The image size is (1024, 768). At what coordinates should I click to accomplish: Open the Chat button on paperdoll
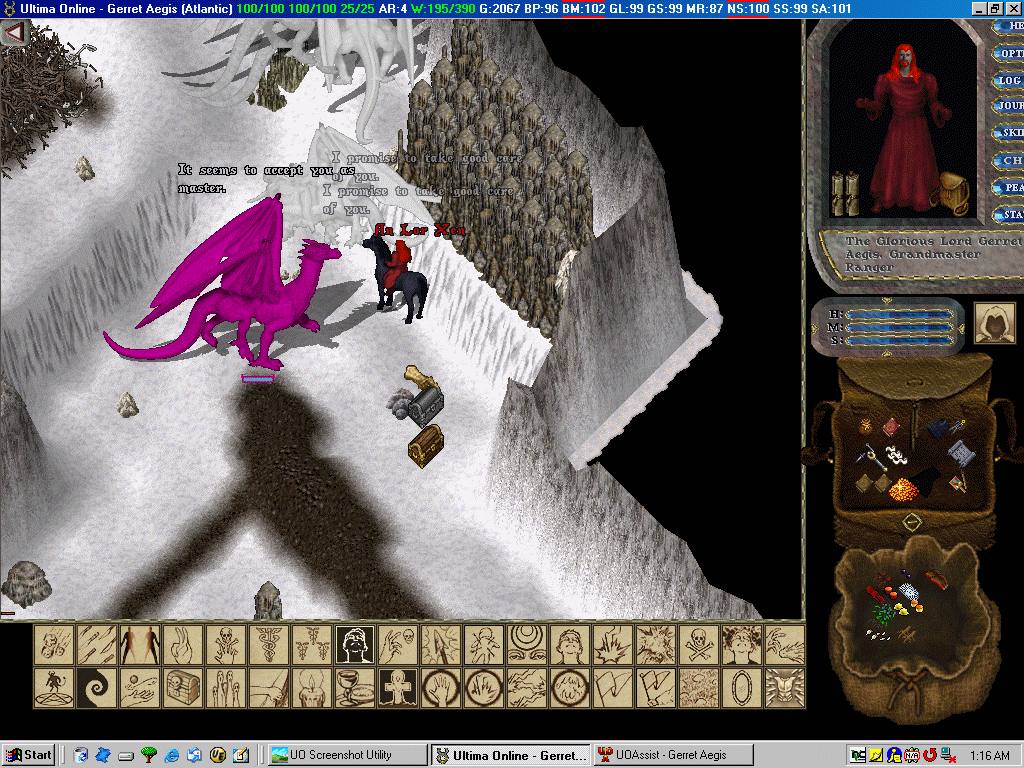pos(1010,160)
